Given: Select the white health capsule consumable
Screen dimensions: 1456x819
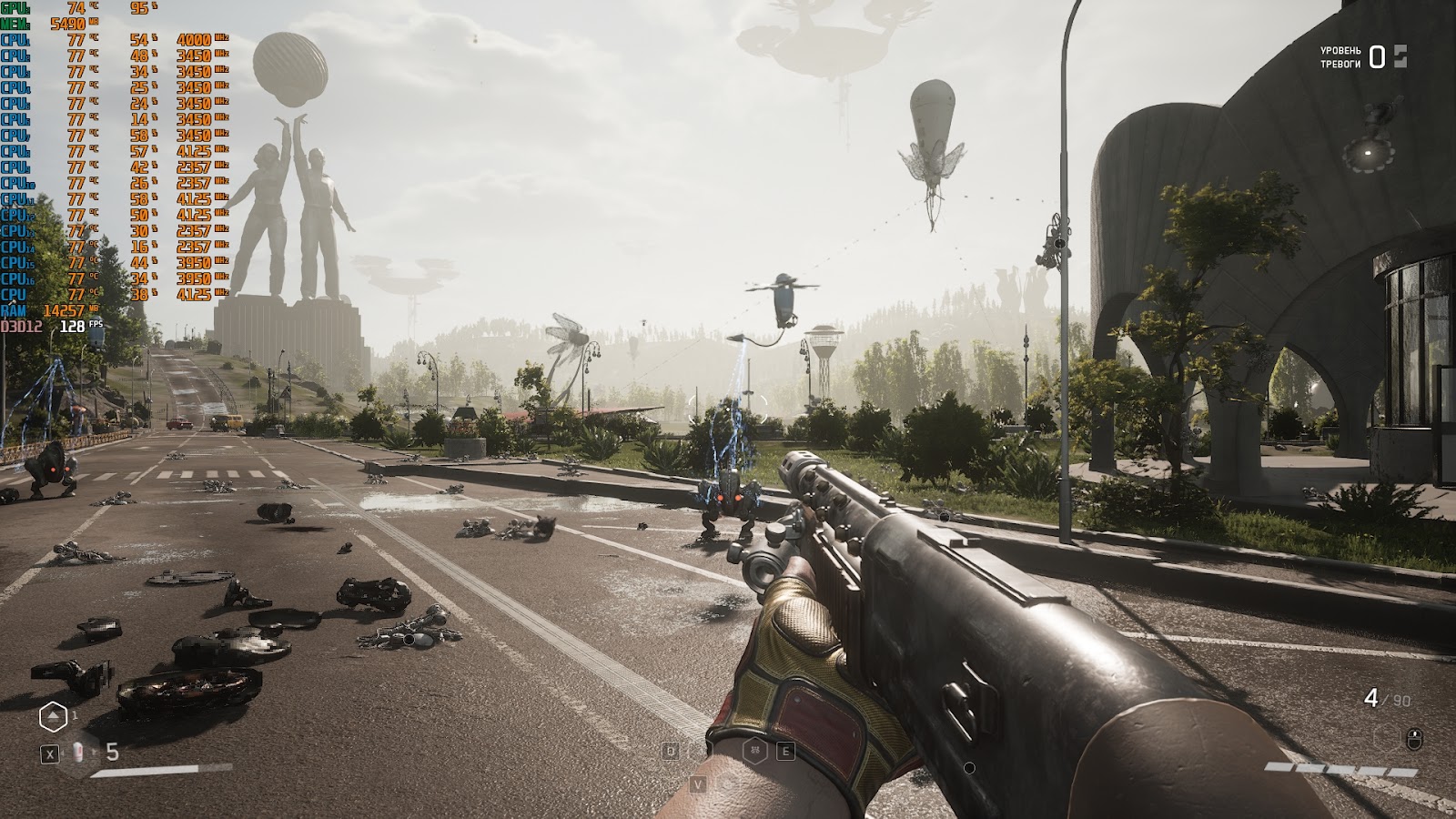Looking at the screenshot, I should coord(79,753).
